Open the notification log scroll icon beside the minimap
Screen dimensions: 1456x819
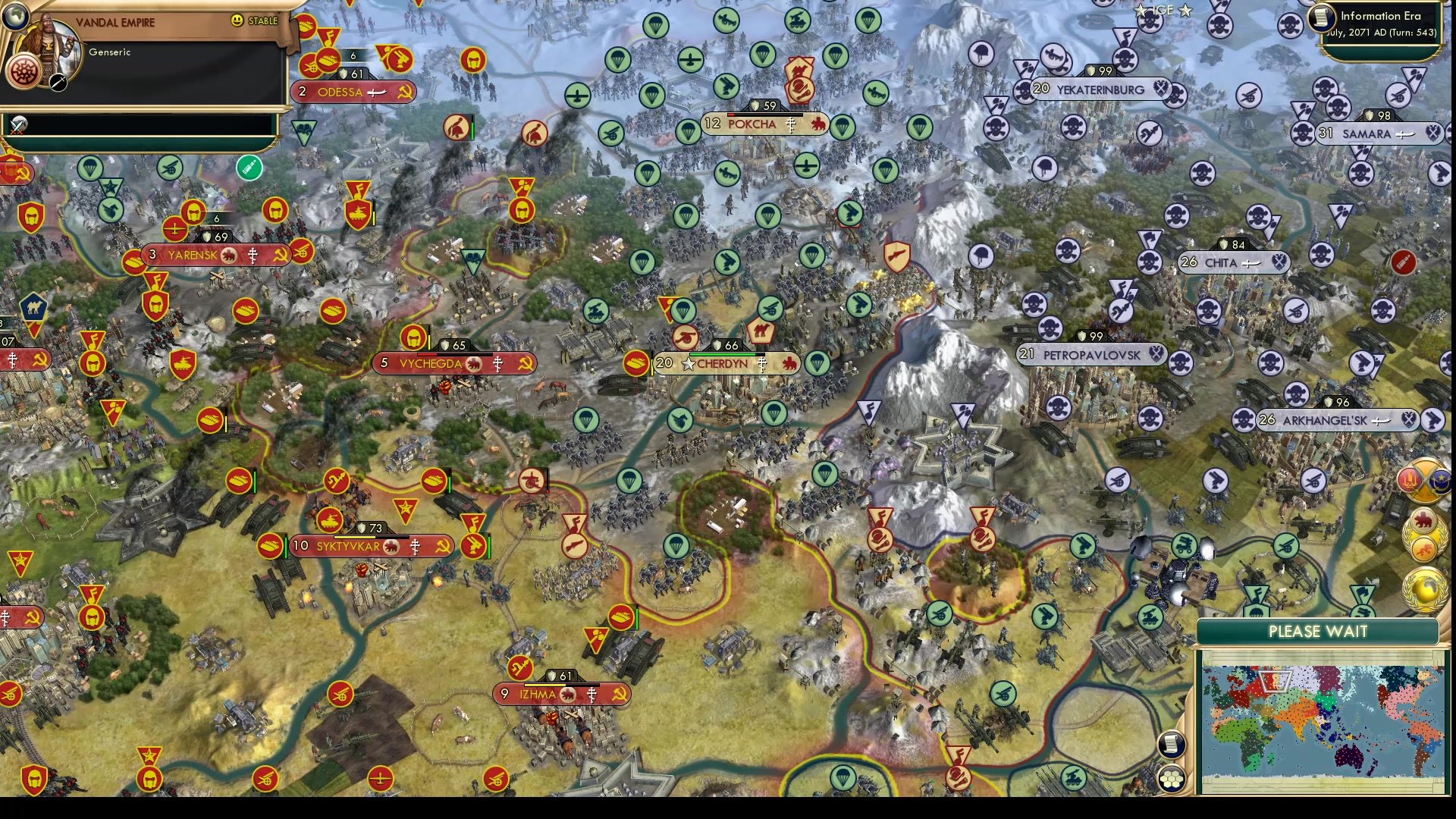pyautogui.click(x=1172, y=743)
